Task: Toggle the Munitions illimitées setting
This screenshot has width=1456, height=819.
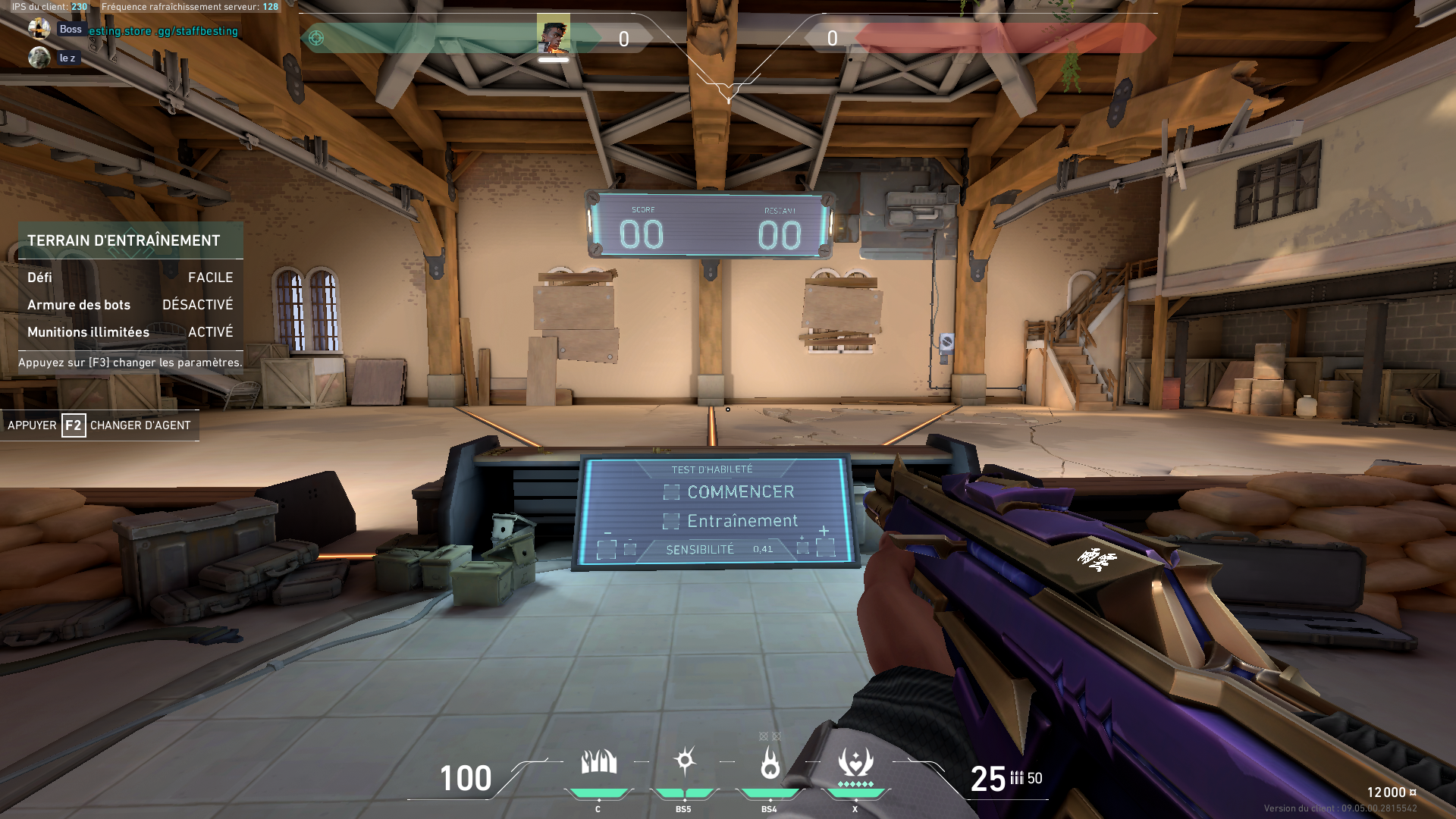Action: tap(130, 332)
